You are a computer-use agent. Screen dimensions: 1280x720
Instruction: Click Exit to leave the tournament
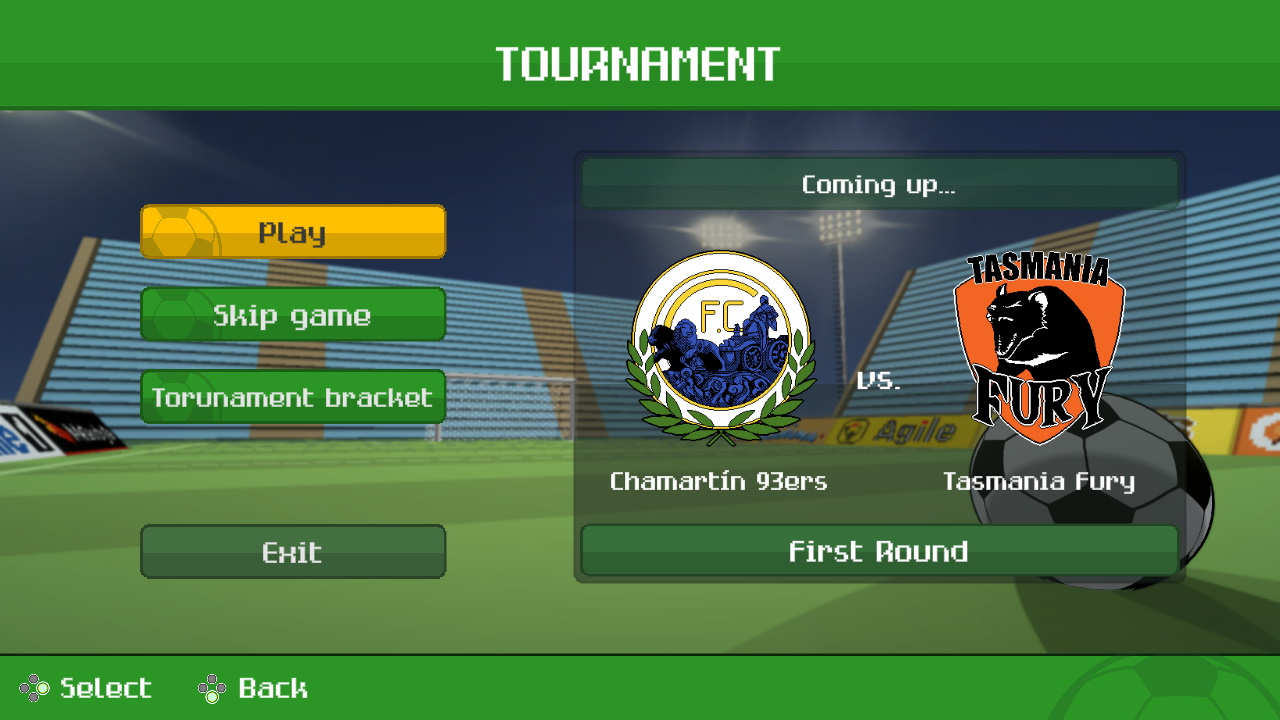pos(292,551)
